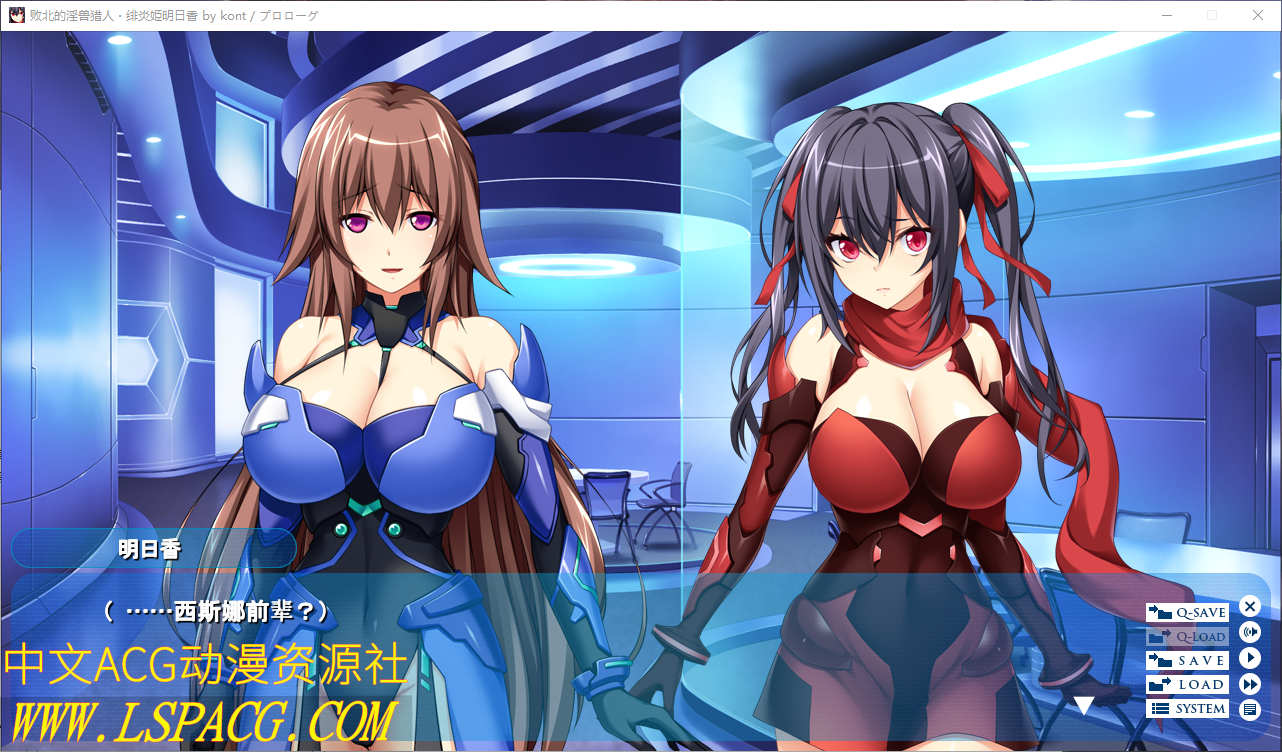1282x752 pixels.
Task: Quick save with the Q-SAVE button
Action: (x=1187, y=612)
